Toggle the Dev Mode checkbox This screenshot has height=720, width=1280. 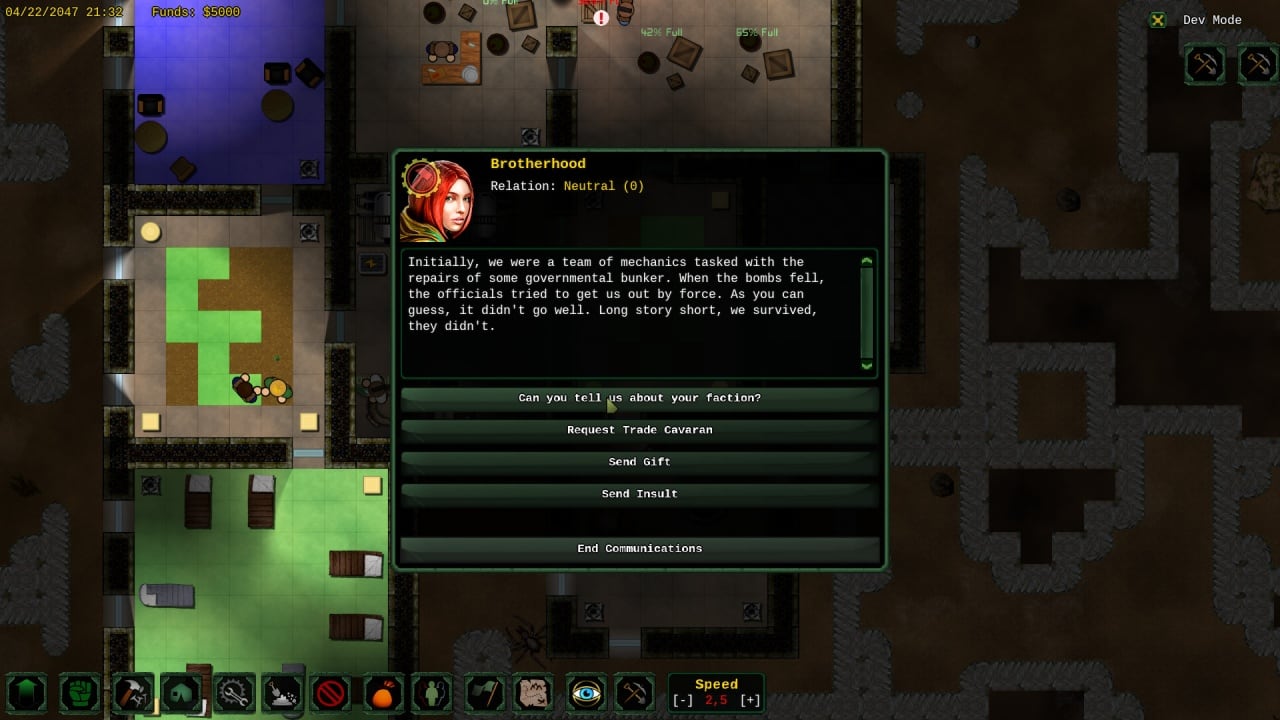point(1158,20)
